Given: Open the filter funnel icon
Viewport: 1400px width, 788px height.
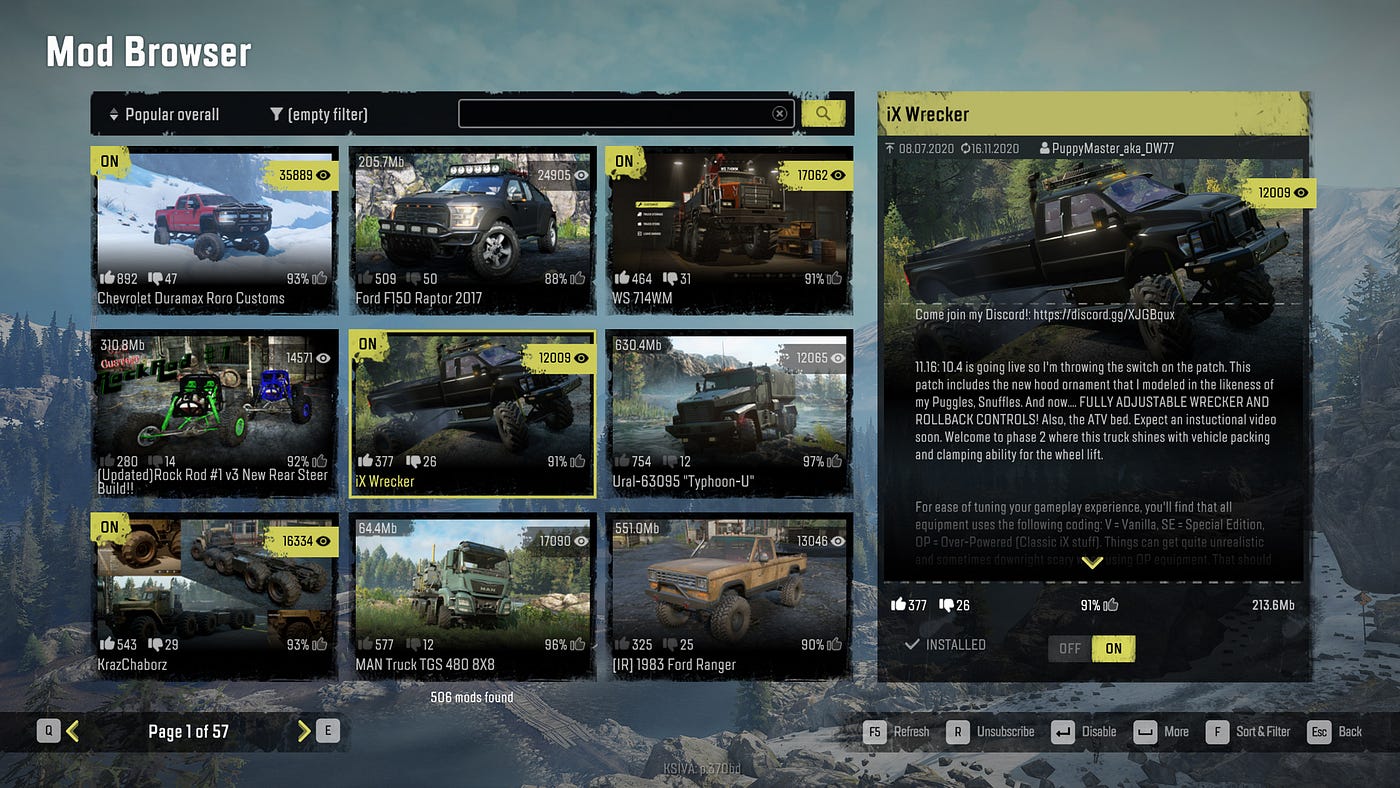Looking at the screenshot, I should click(276, 114).
